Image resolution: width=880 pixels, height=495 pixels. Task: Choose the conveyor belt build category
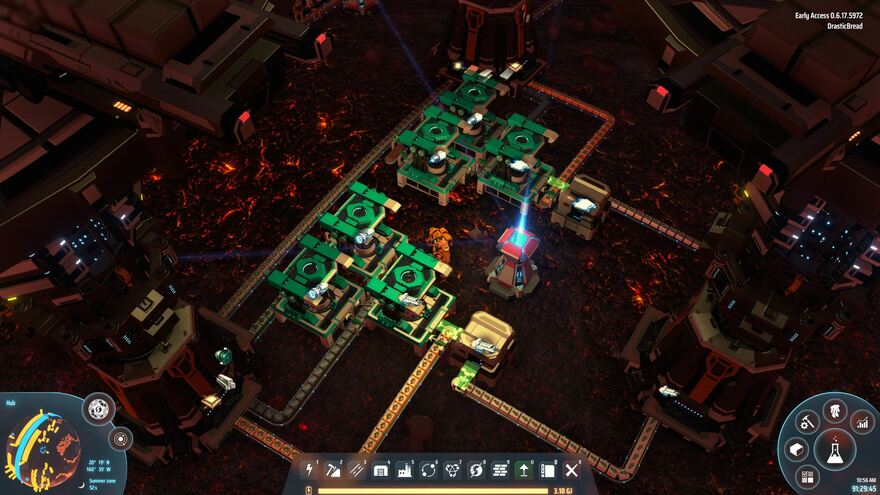coord(358,469)
